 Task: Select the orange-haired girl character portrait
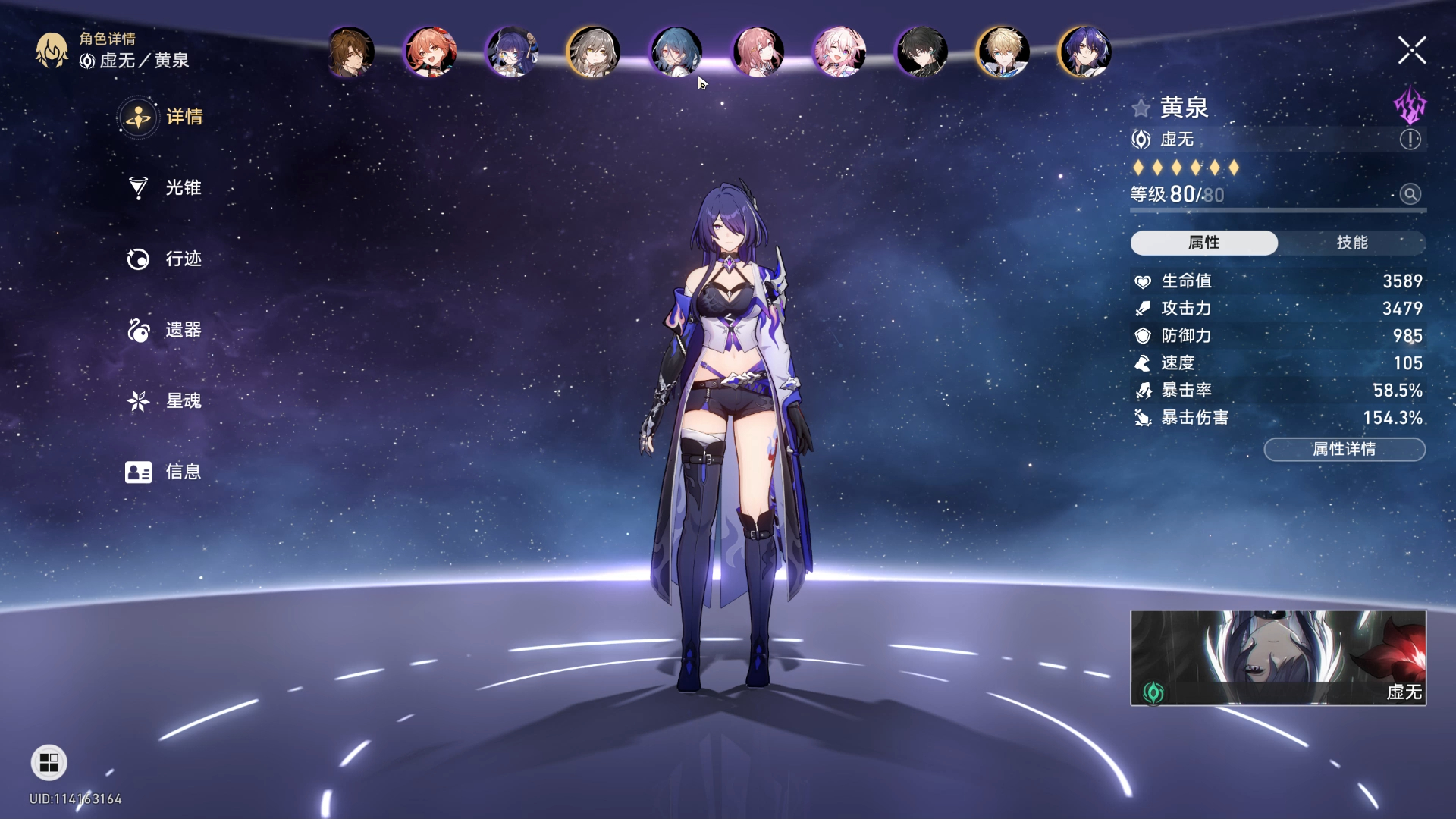431,52
